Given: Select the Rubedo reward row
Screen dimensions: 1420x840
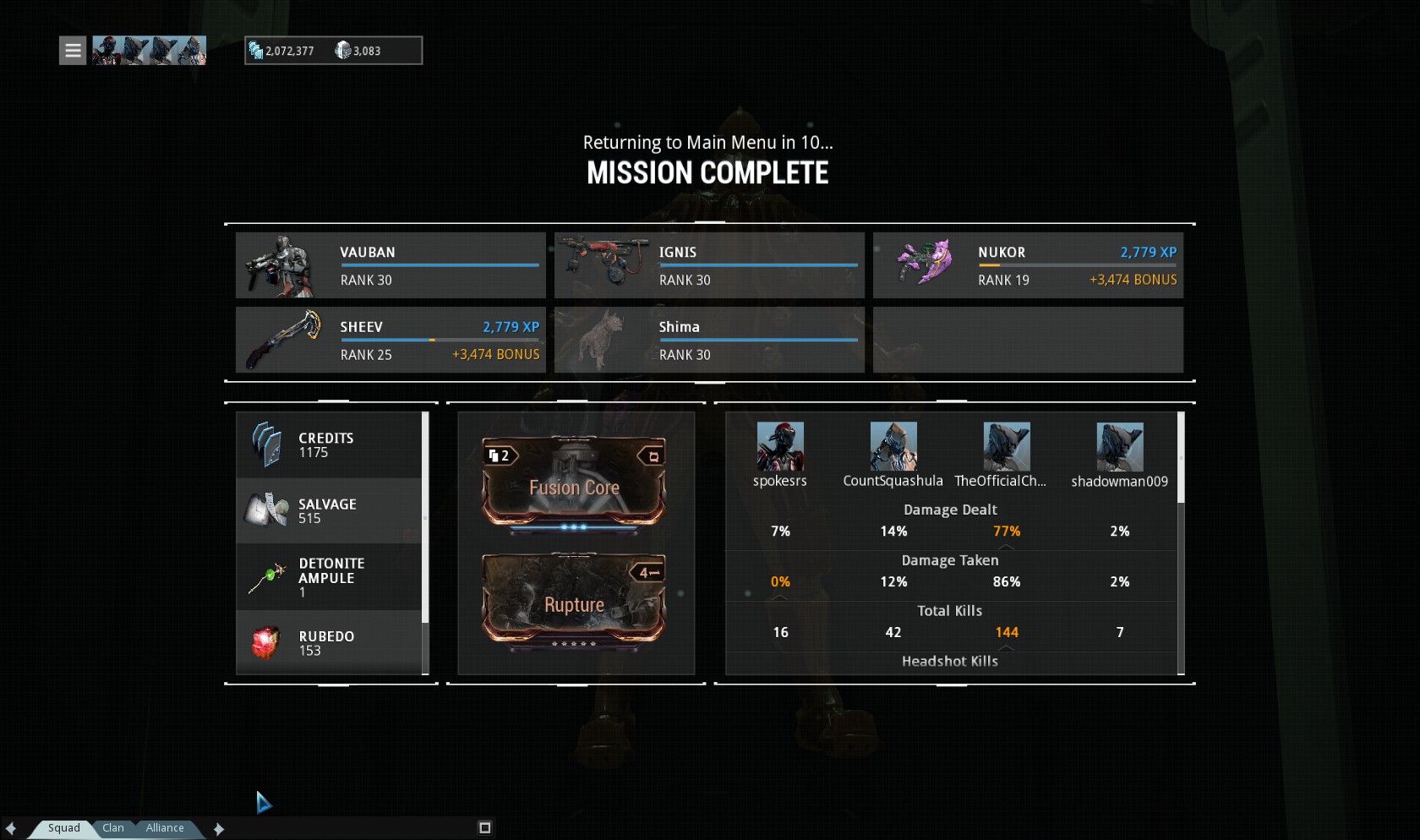Looking at the screenshot, I should coord(329,642).
